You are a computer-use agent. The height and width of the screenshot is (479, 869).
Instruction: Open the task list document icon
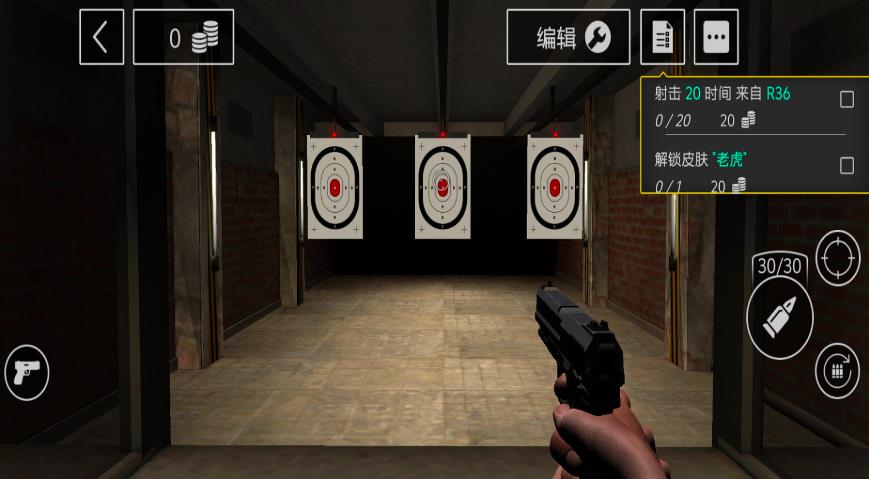[662, 38]
